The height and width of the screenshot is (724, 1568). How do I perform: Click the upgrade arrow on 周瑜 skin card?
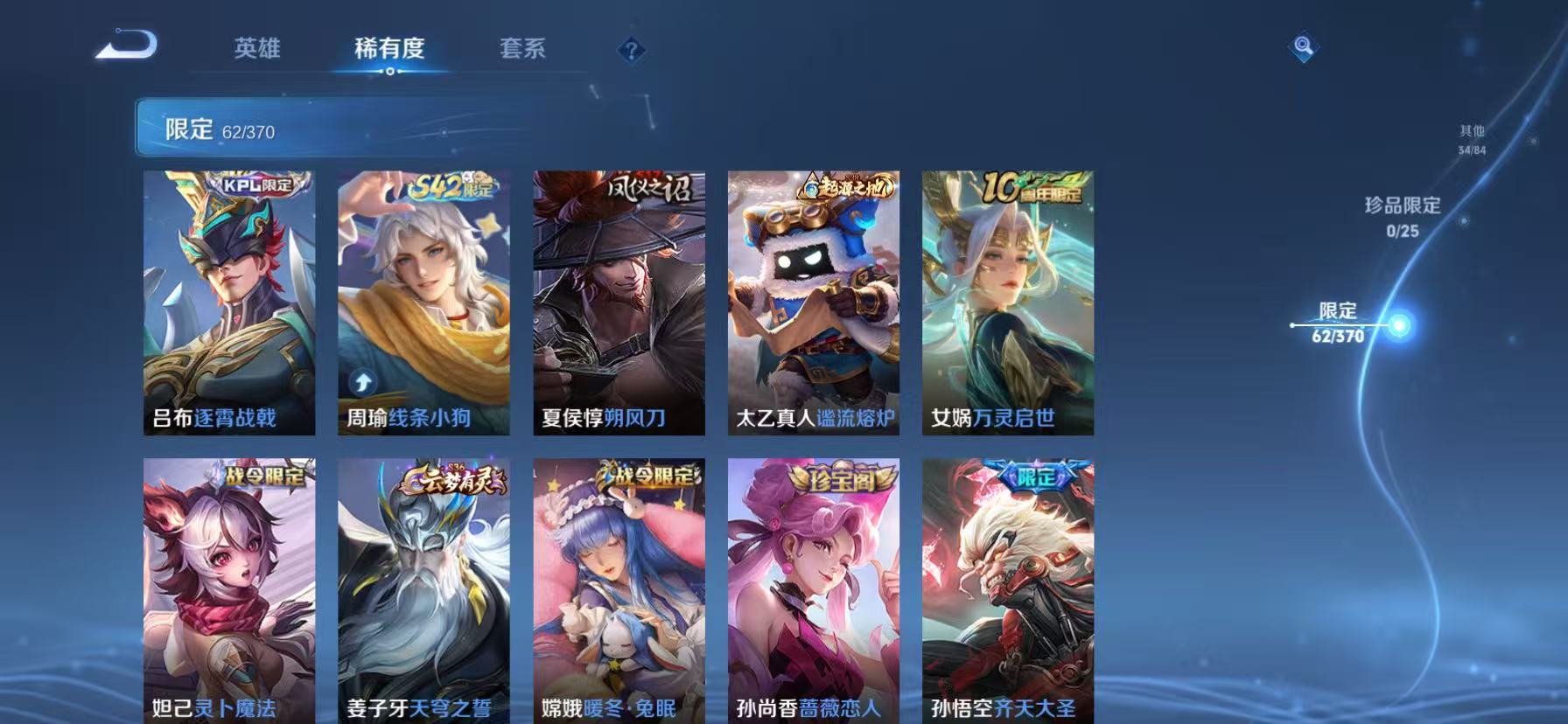pos(362,379)
